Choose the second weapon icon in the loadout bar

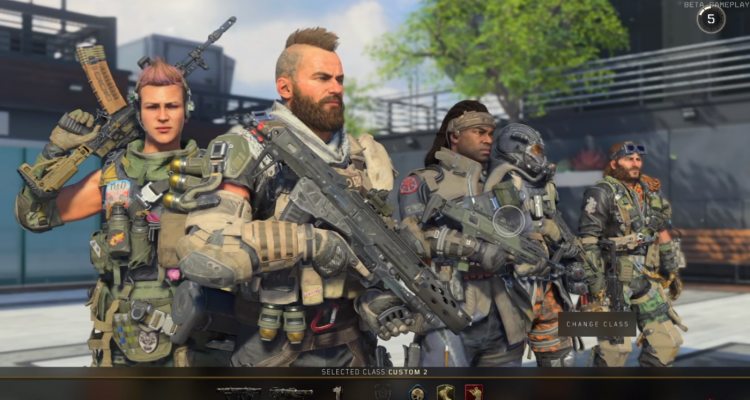290,392
